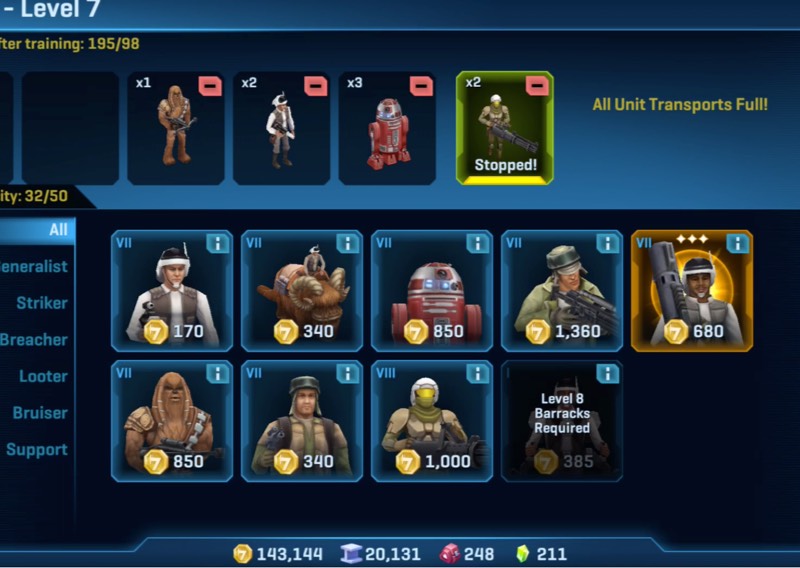Switch to the All units tab
Screen dimensions: 800x568
point(50,230)
